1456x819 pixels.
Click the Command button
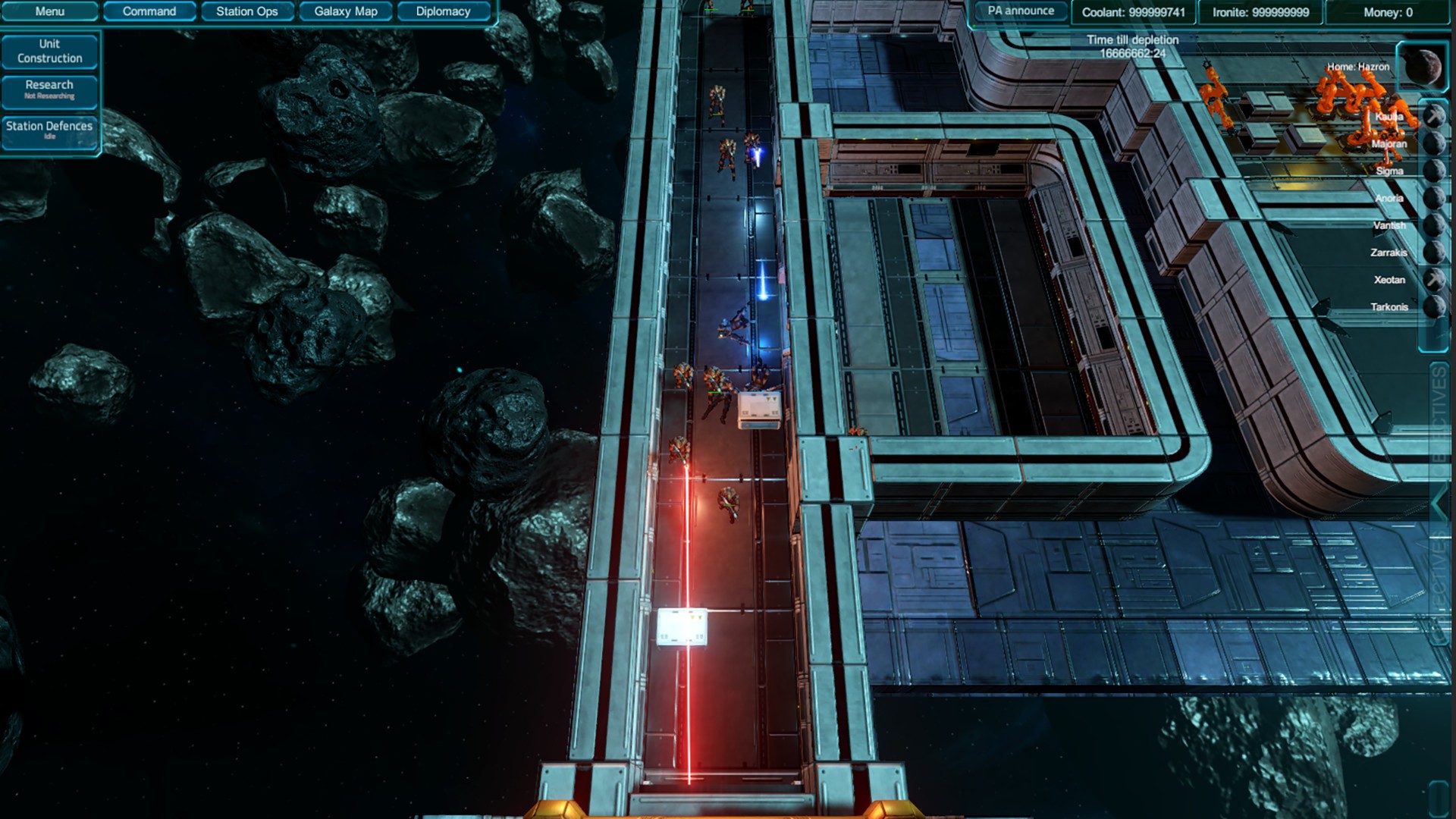(x=149, y=11)
